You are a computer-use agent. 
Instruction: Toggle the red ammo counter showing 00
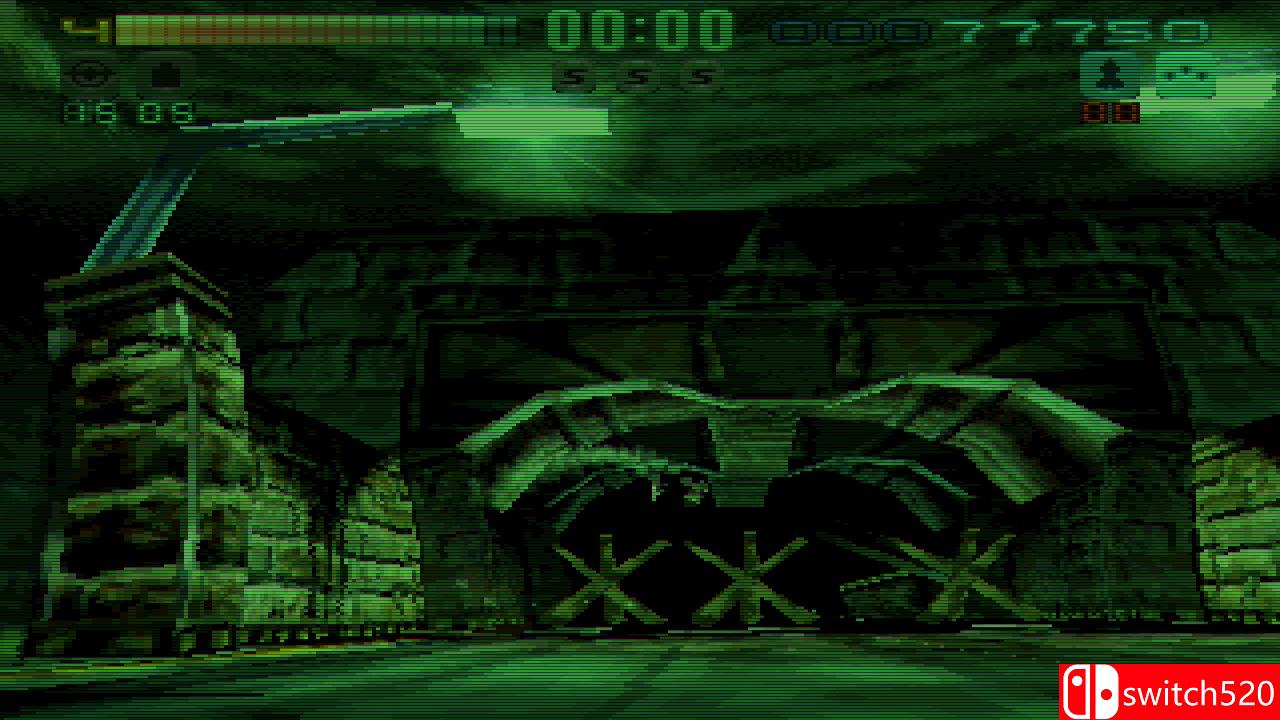(x=1112, y=113)
